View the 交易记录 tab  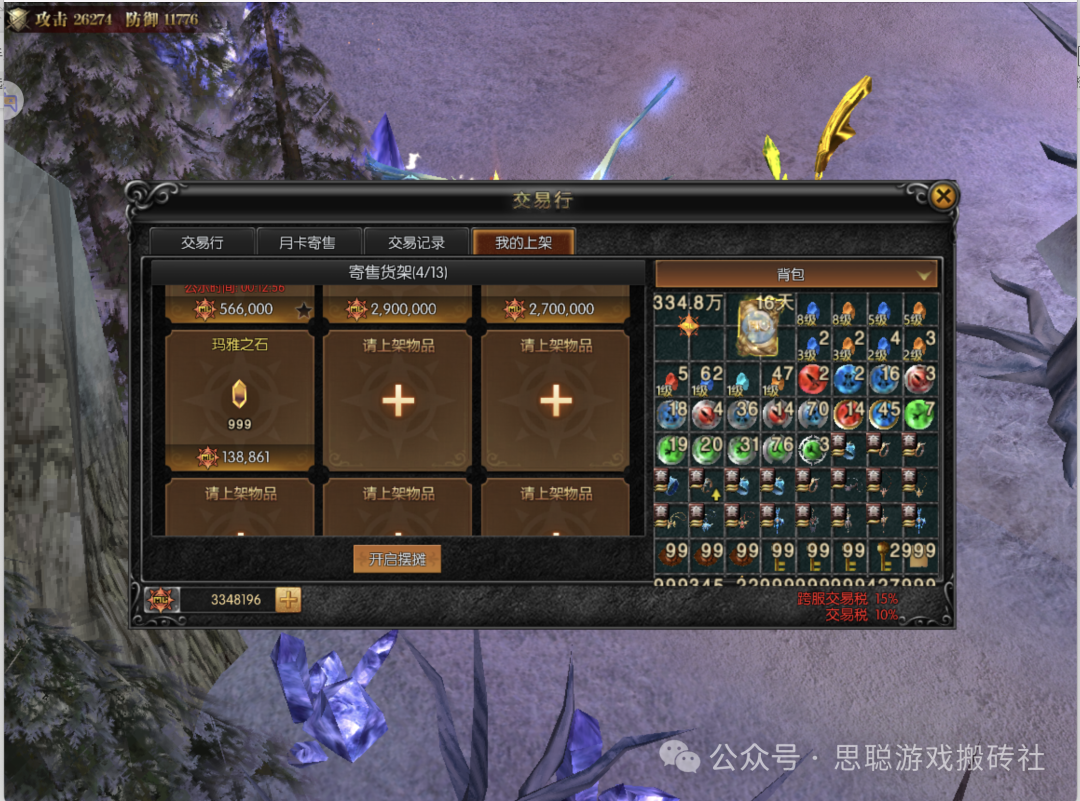(x=416, y=242)
